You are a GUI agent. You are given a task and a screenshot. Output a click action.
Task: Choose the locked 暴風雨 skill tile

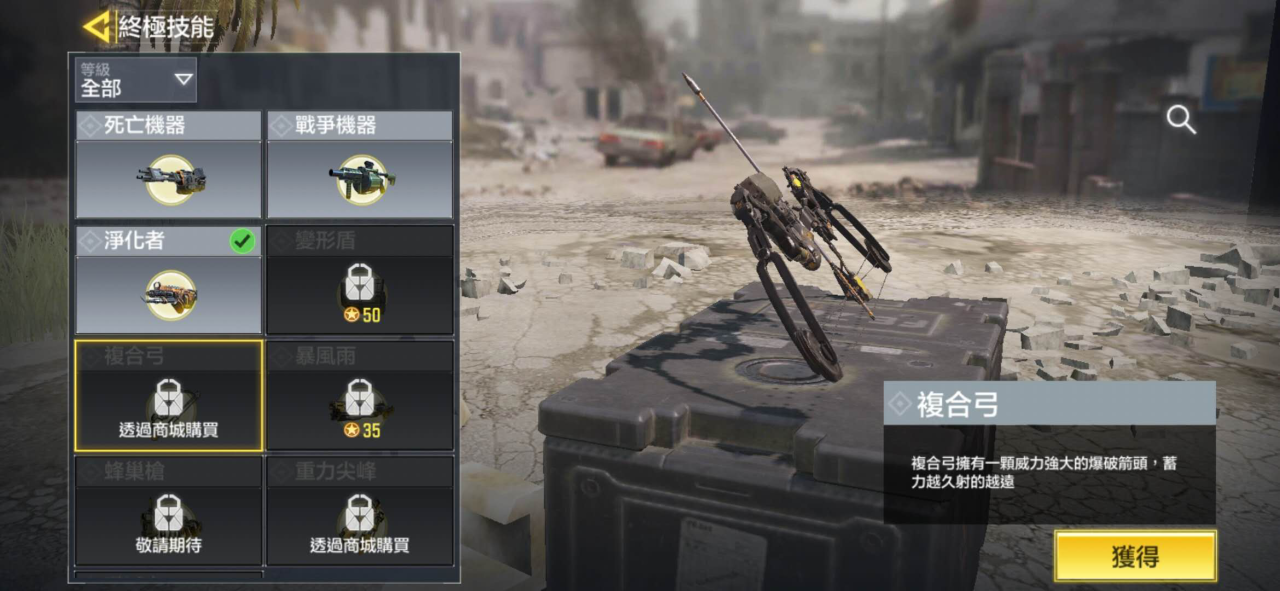360,396
